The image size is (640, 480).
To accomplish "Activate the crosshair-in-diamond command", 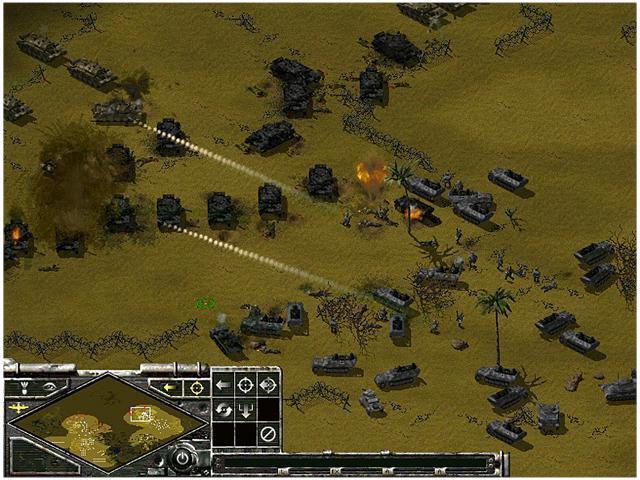I will pyautogui.click(x=268, y=385).
